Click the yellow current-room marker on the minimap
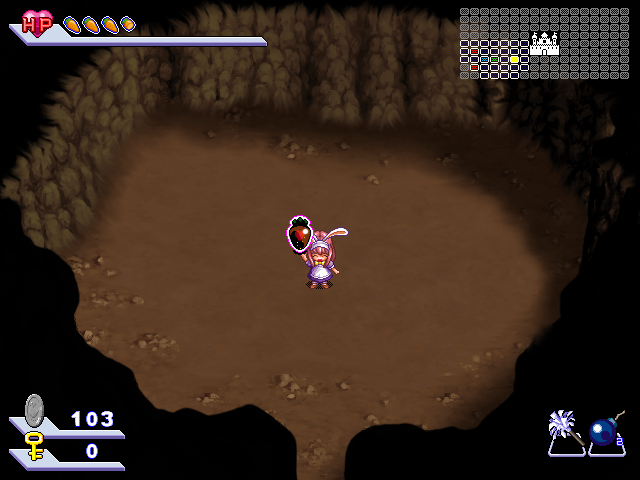The image size is (640, 480). 514,59
